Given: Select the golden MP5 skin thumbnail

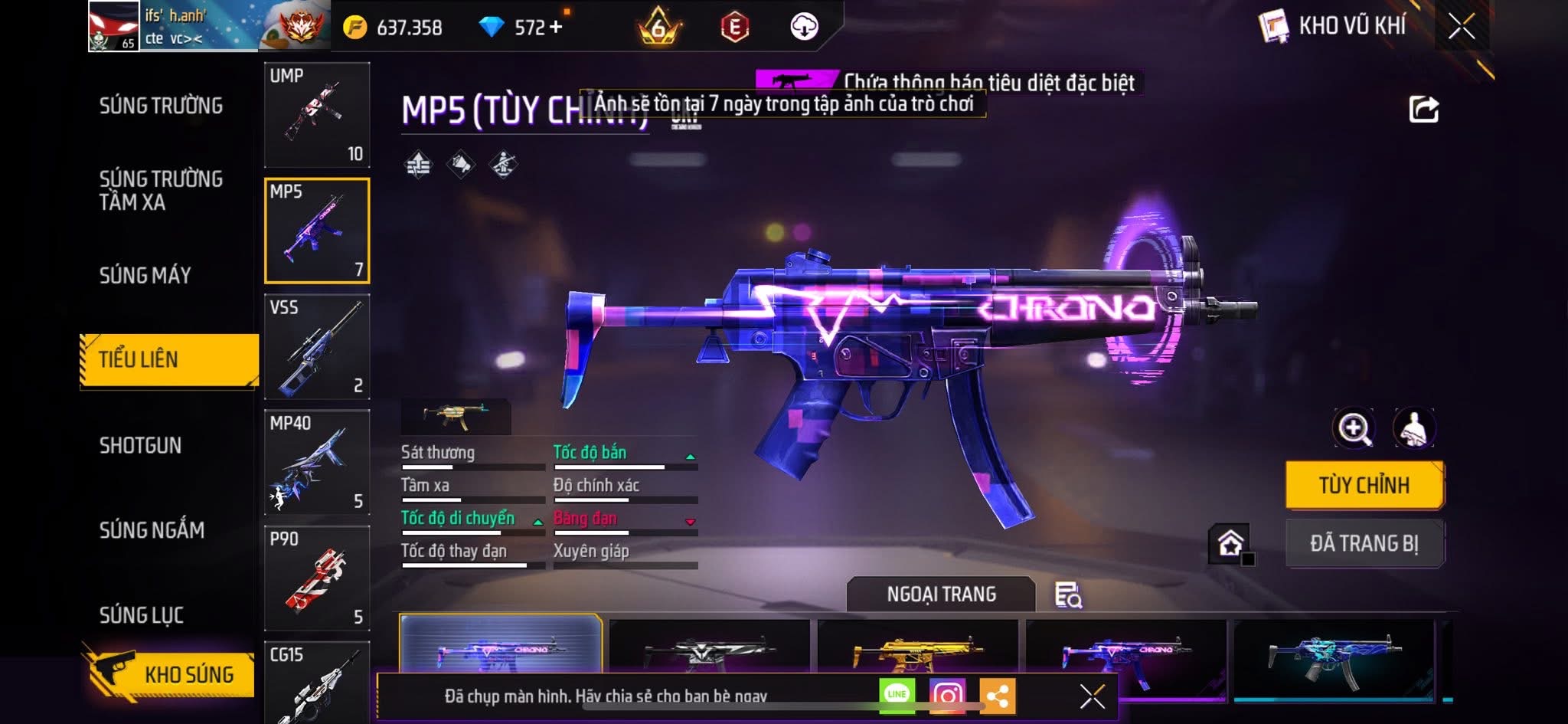Looking at the screenshot, I should coord(917,653).
